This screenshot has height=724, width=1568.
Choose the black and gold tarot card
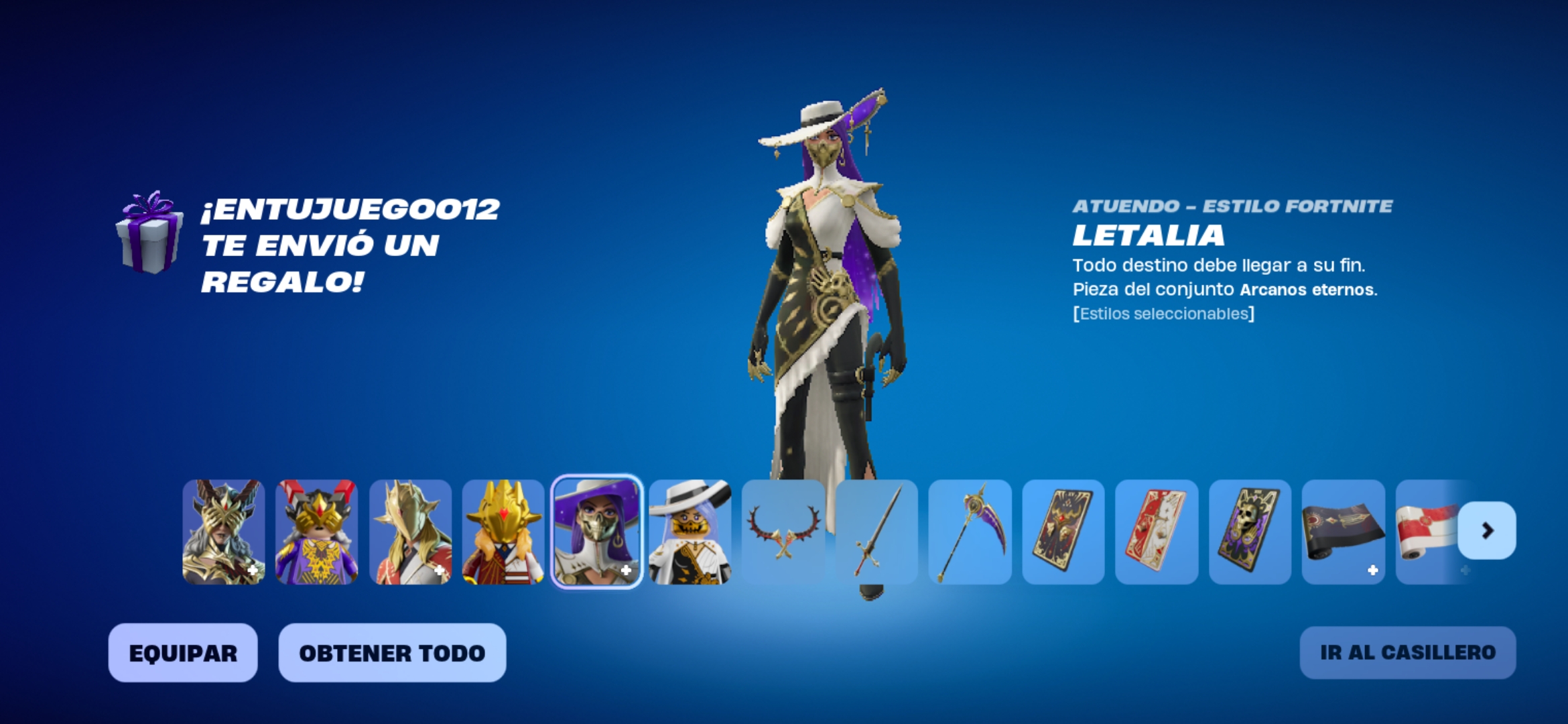(x=1063, y=532)
